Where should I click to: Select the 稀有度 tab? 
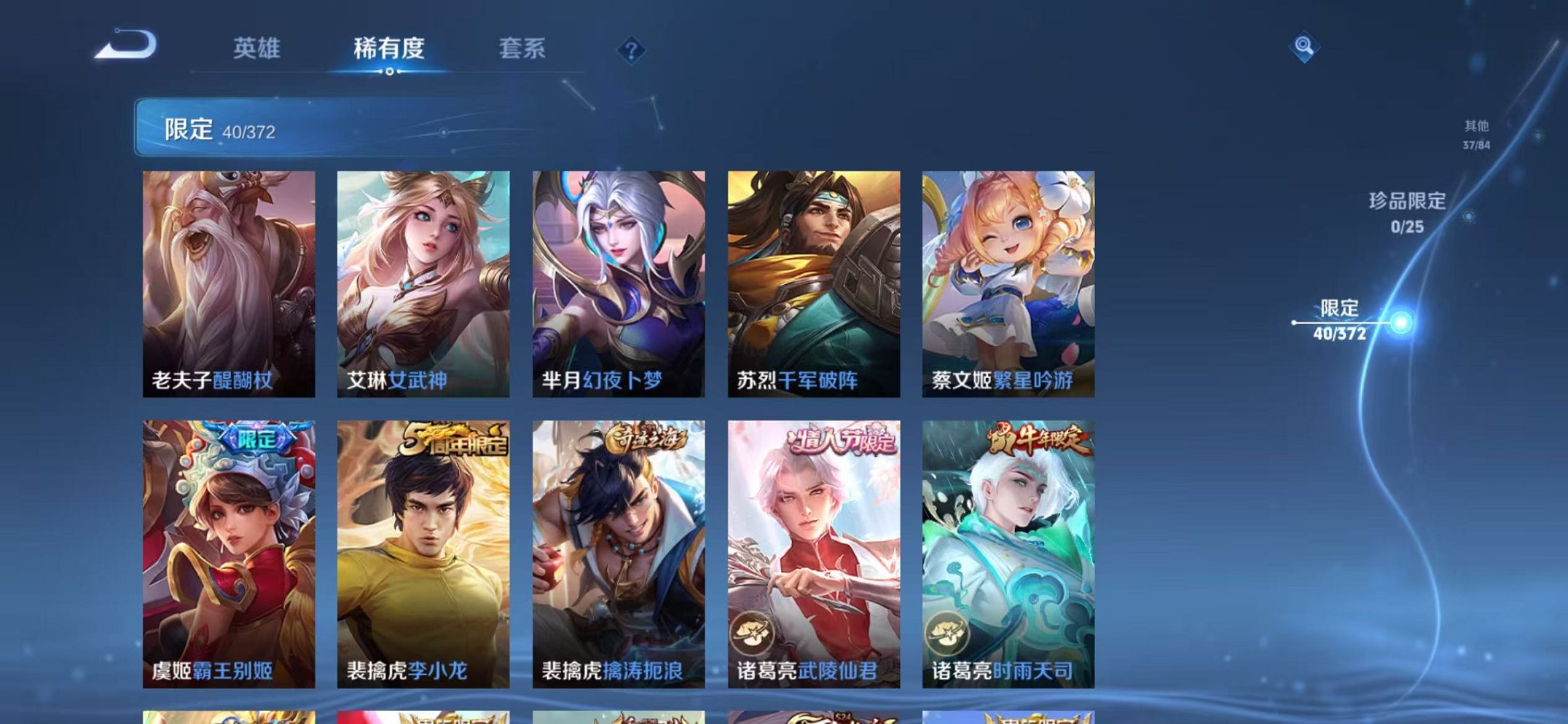[388, 48]
